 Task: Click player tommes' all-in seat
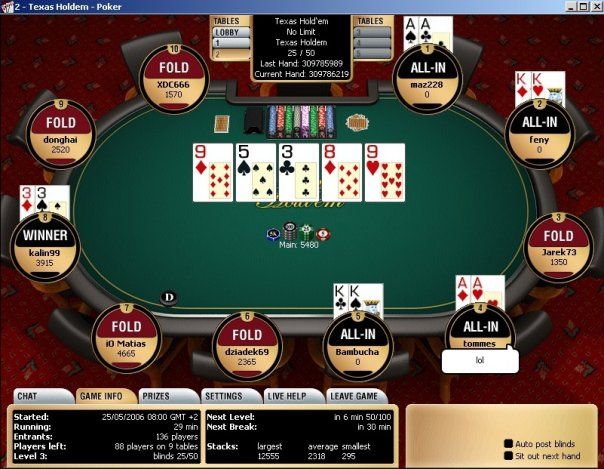481,332
